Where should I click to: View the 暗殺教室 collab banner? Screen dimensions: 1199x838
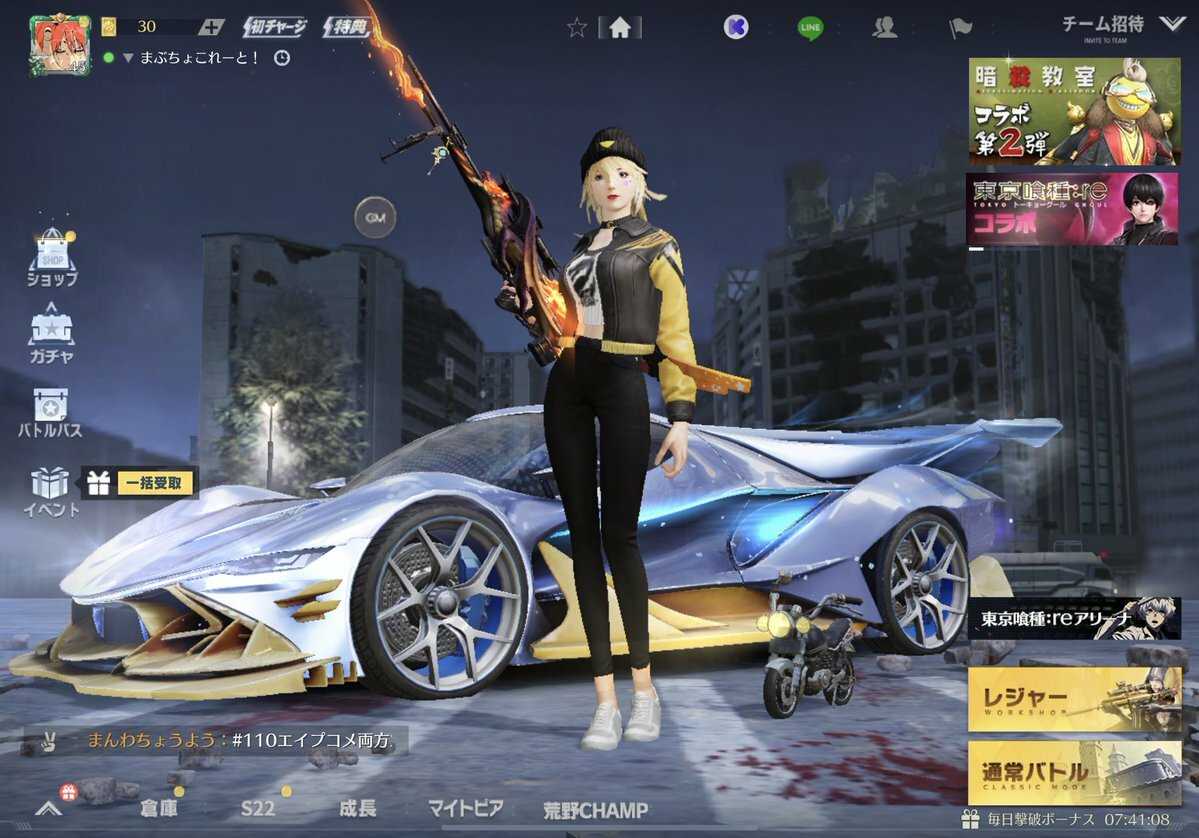[1074, 111]
